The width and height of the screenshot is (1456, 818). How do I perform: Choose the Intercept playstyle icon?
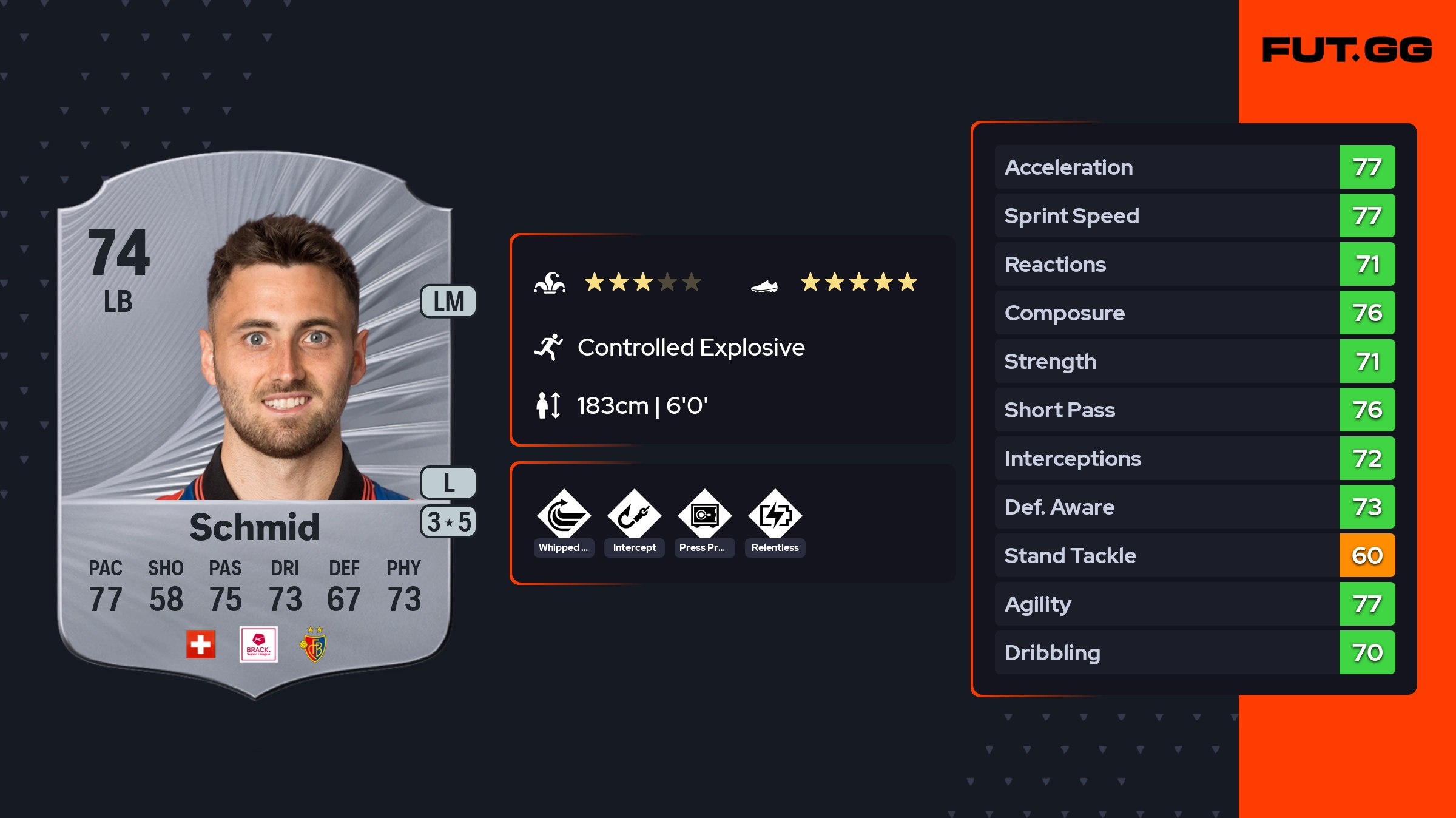(634, 515)
